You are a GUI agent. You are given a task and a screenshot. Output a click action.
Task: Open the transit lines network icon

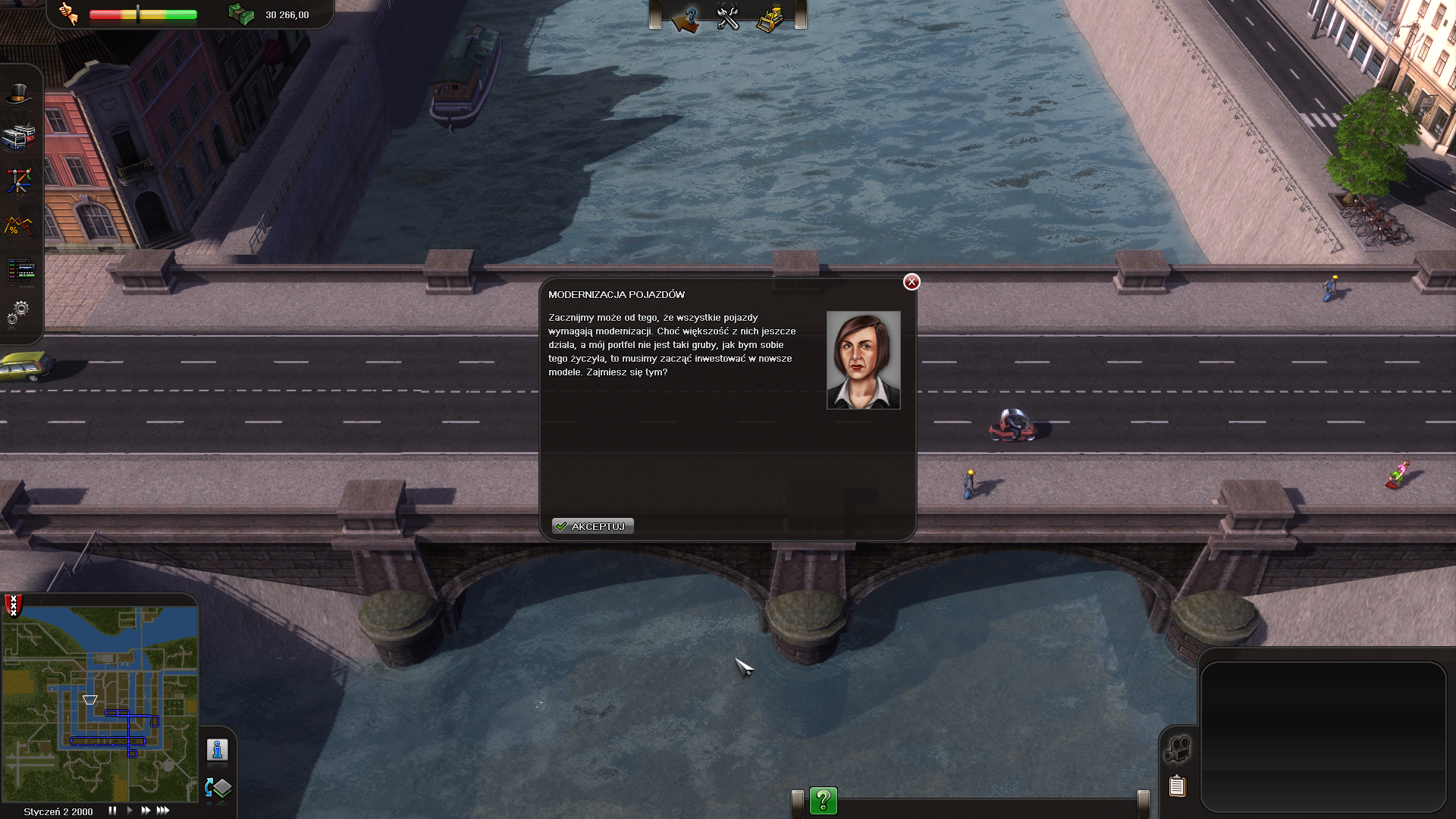point(19,180)
